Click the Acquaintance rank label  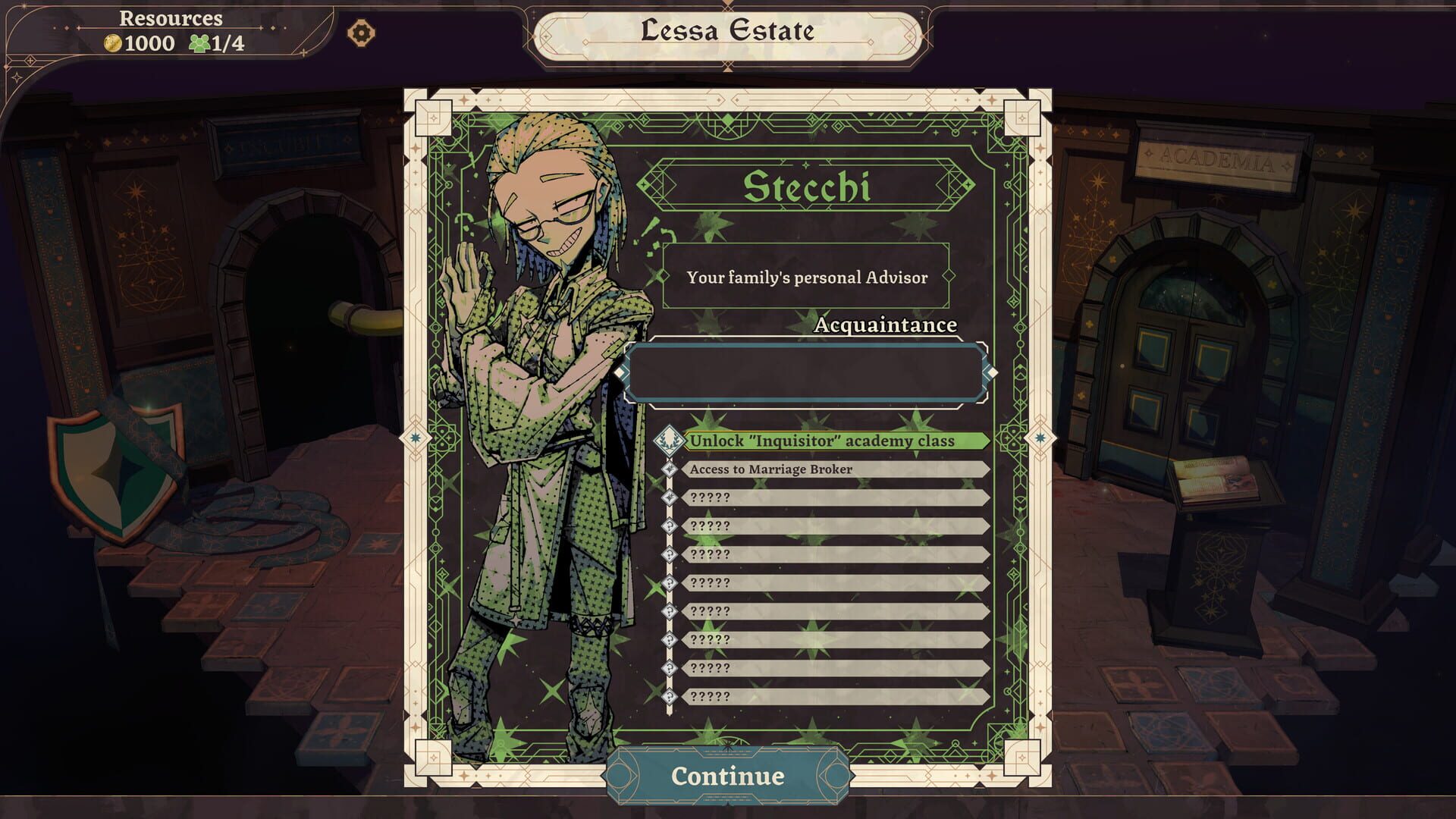click(x=884, y=325)
